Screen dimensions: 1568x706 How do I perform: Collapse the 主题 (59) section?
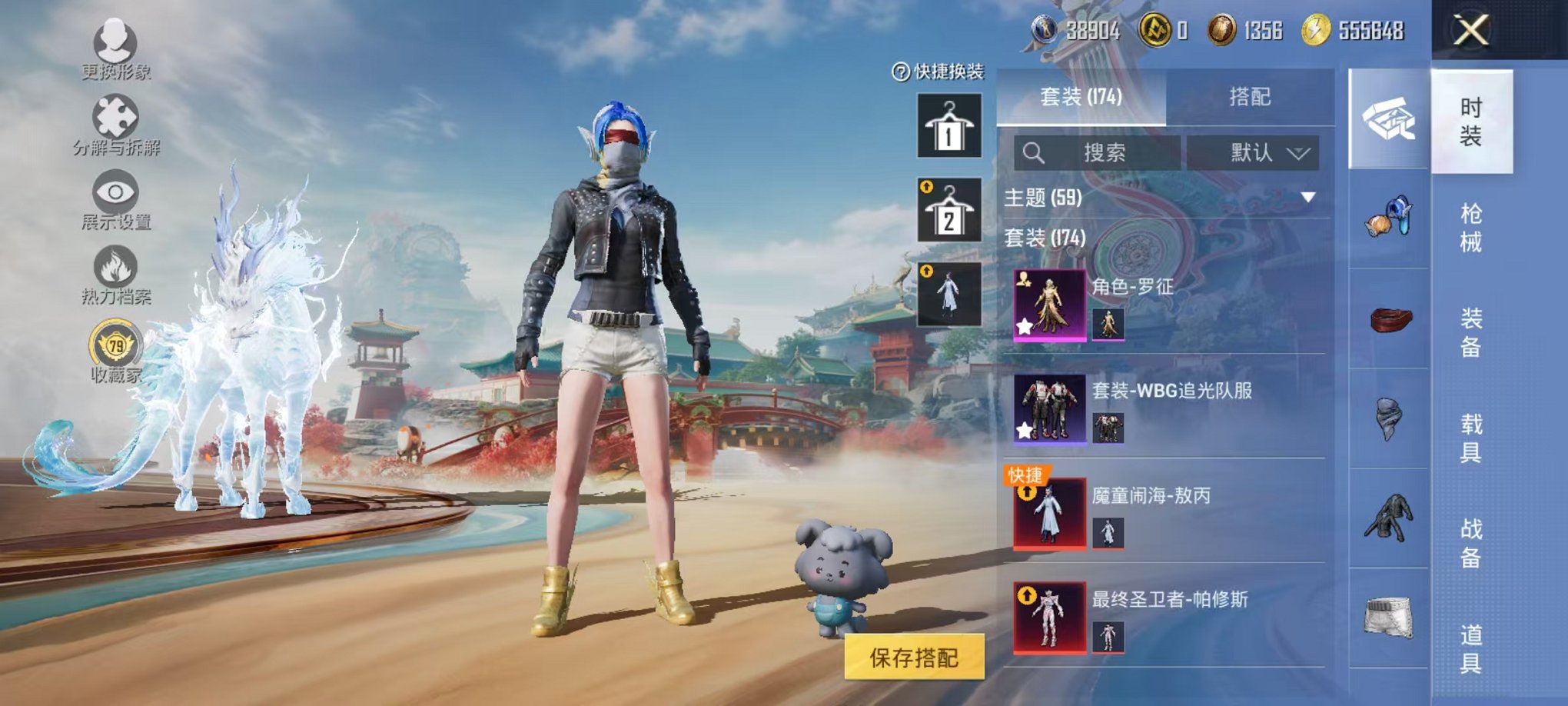click(1307, 198)
